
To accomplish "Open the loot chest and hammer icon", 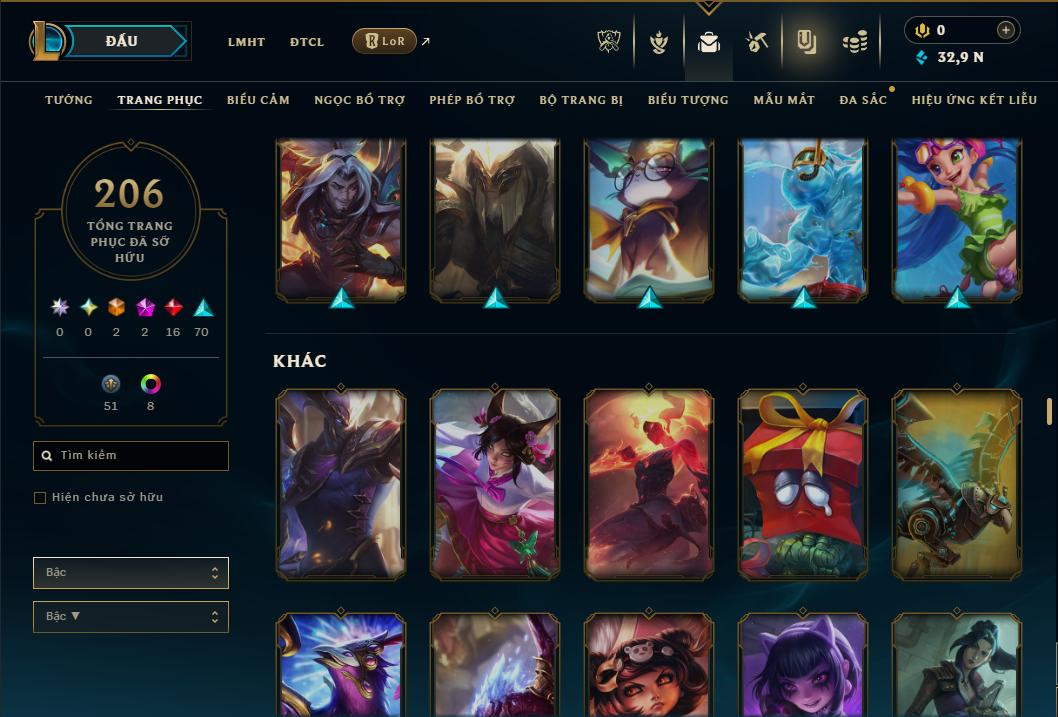I will click(x=756, y=42).
